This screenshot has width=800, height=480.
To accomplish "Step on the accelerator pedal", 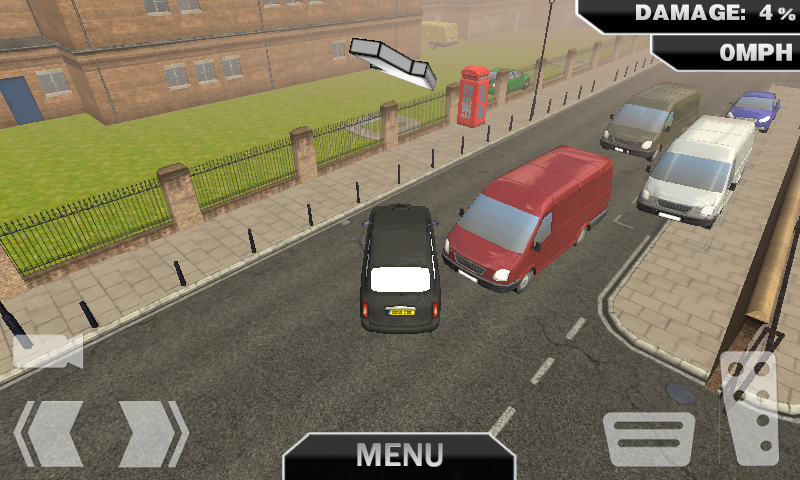I will coord(750,410).
